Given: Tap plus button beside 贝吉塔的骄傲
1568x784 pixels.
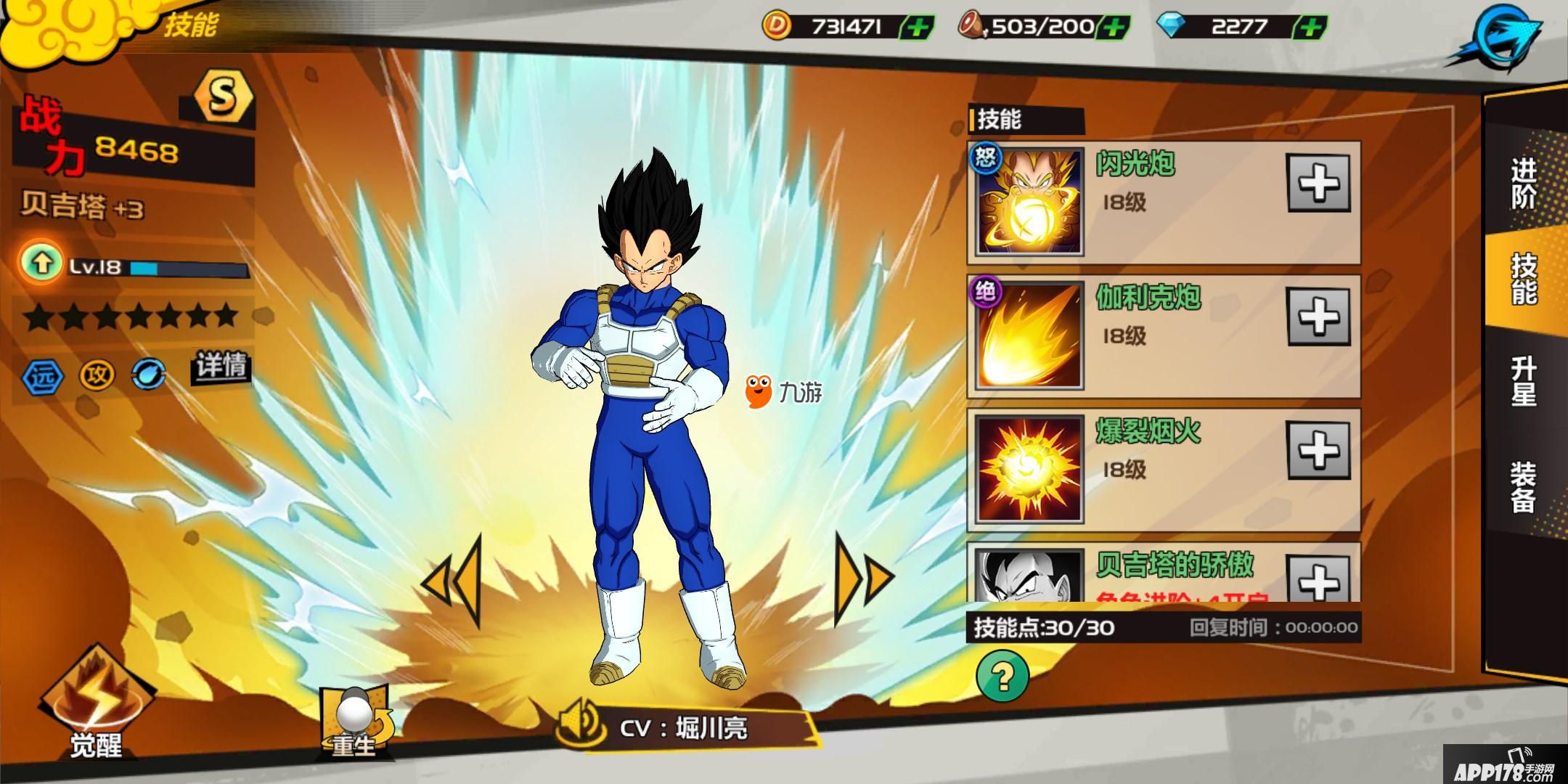Looking at the screenshot, I should (1318, 579).
